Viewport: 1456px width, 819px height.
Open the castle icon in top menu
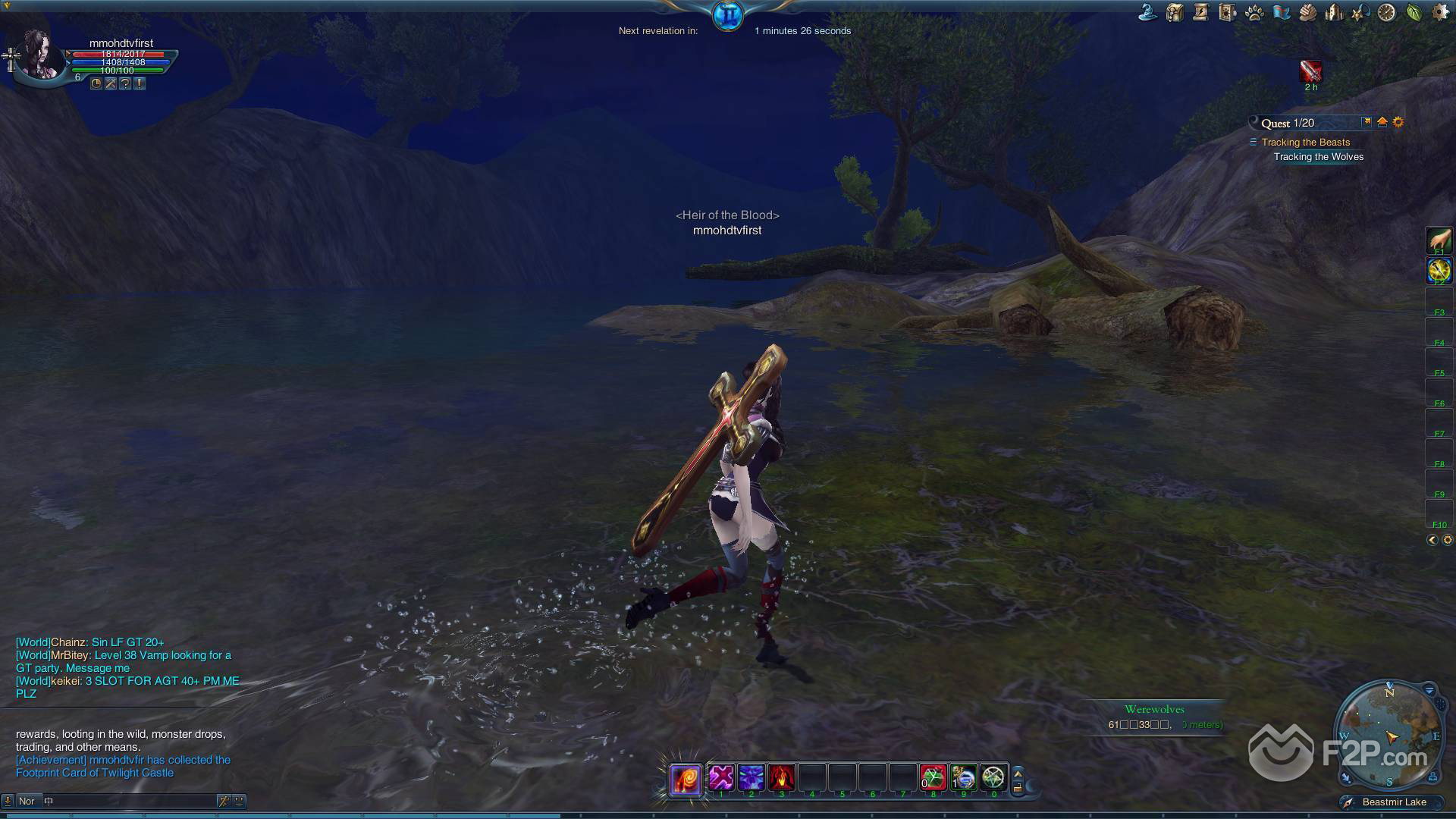(x=1333, y=12)
